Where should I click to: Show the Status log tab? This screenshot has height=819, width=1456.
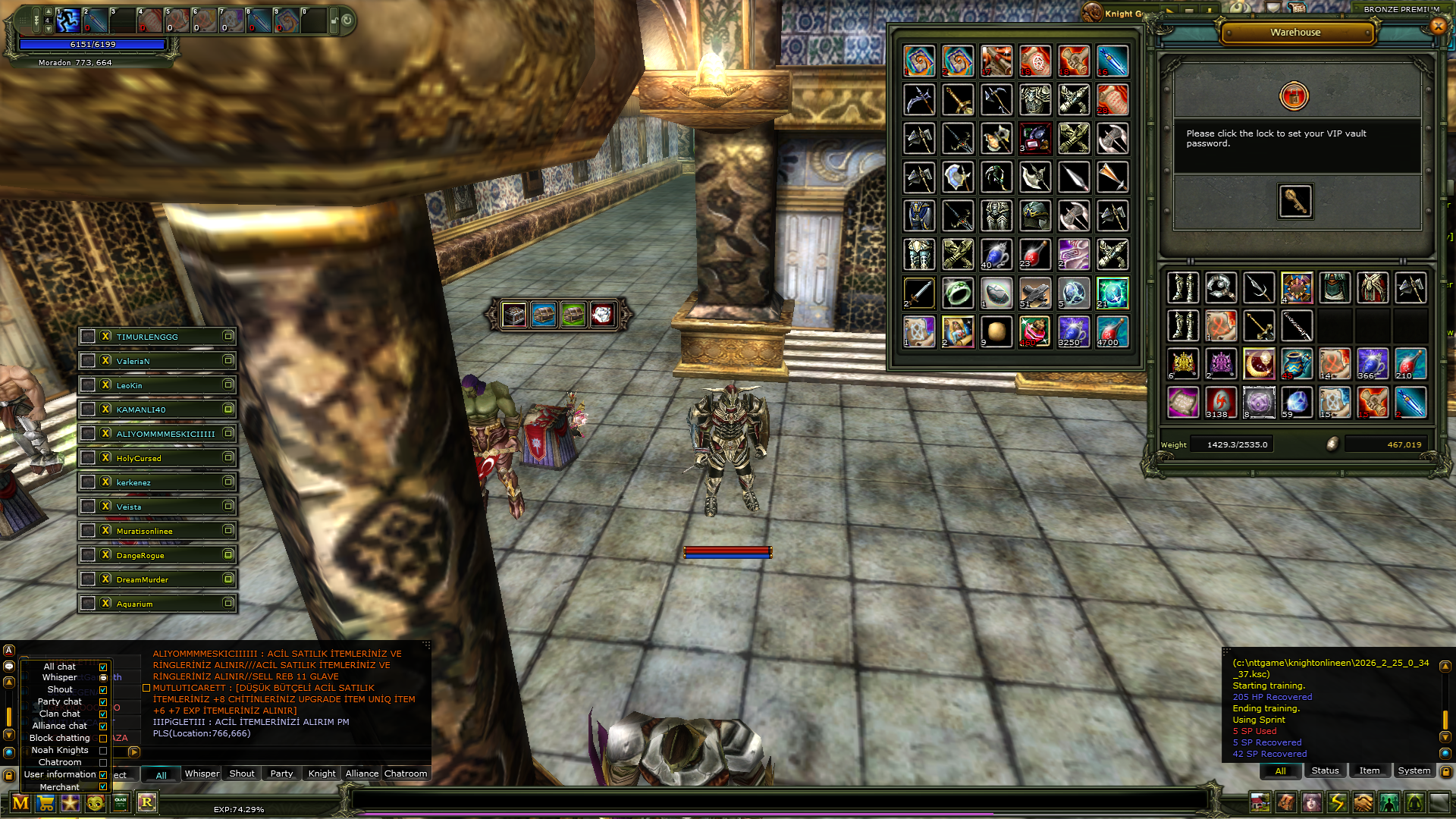pos(1325,770)
